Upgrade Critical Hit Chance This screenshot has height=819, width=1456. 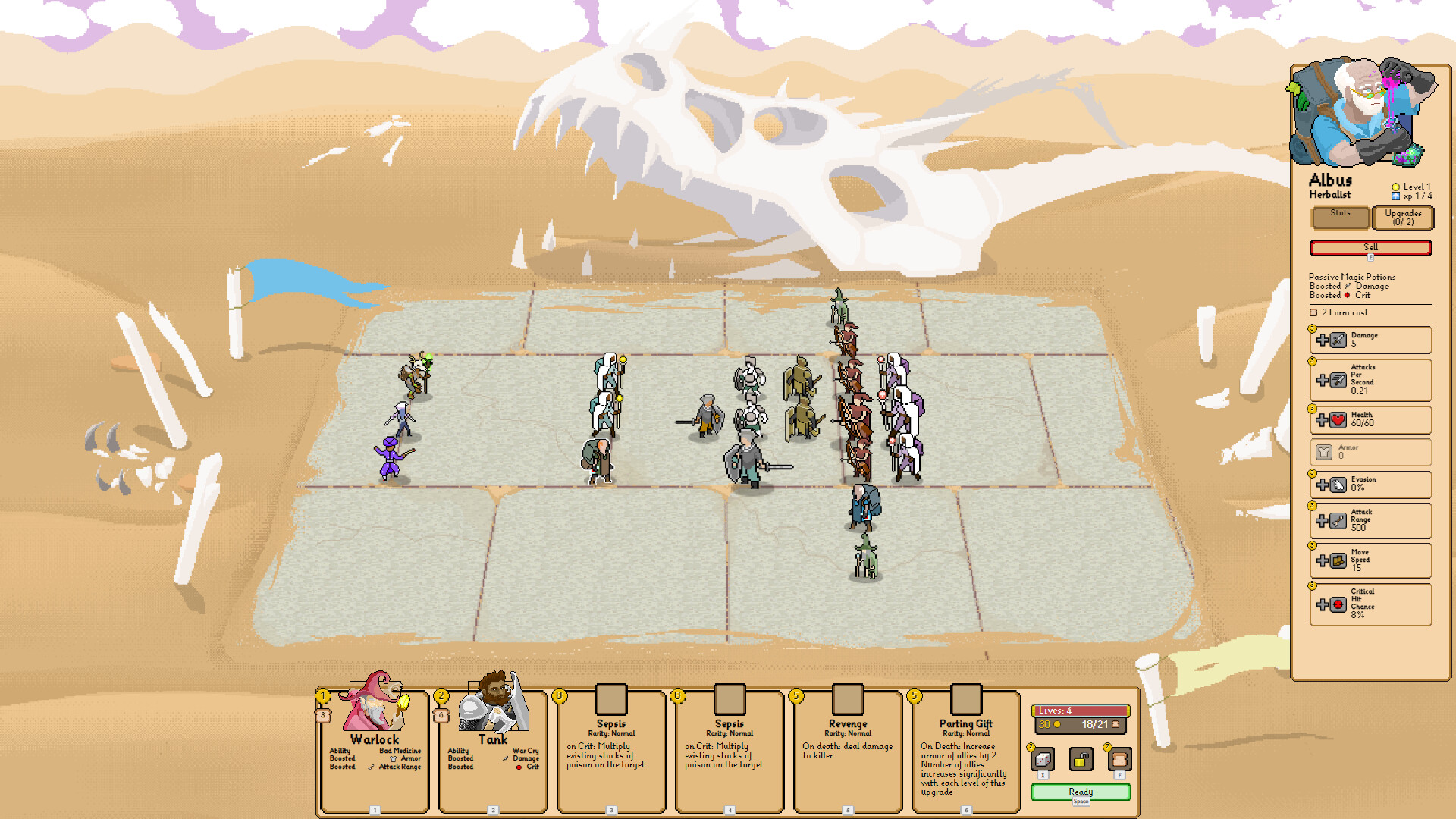pos(1323,604)
